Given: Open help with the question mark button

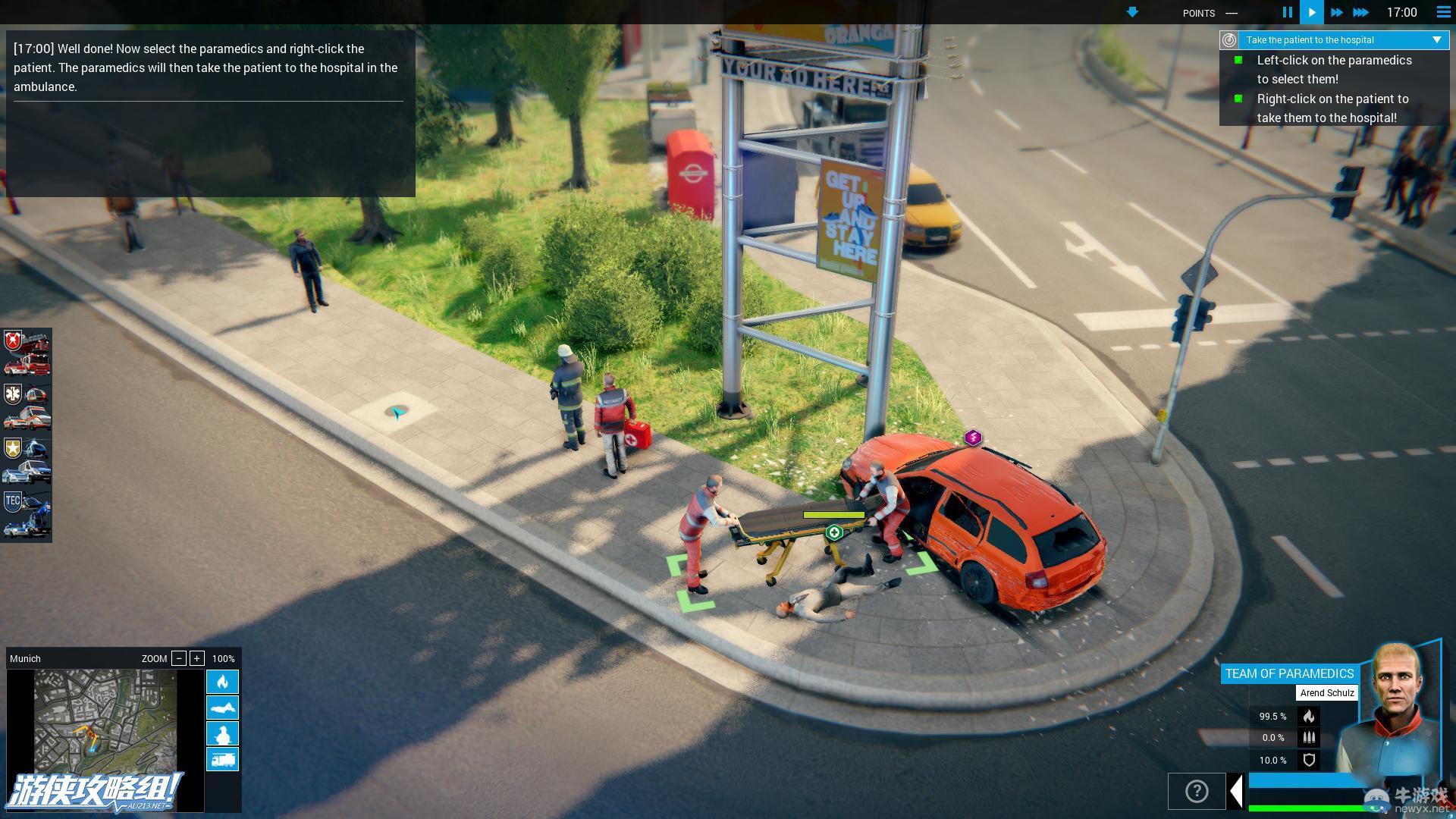Looking at the screenshot, I should coord(1196,792).
